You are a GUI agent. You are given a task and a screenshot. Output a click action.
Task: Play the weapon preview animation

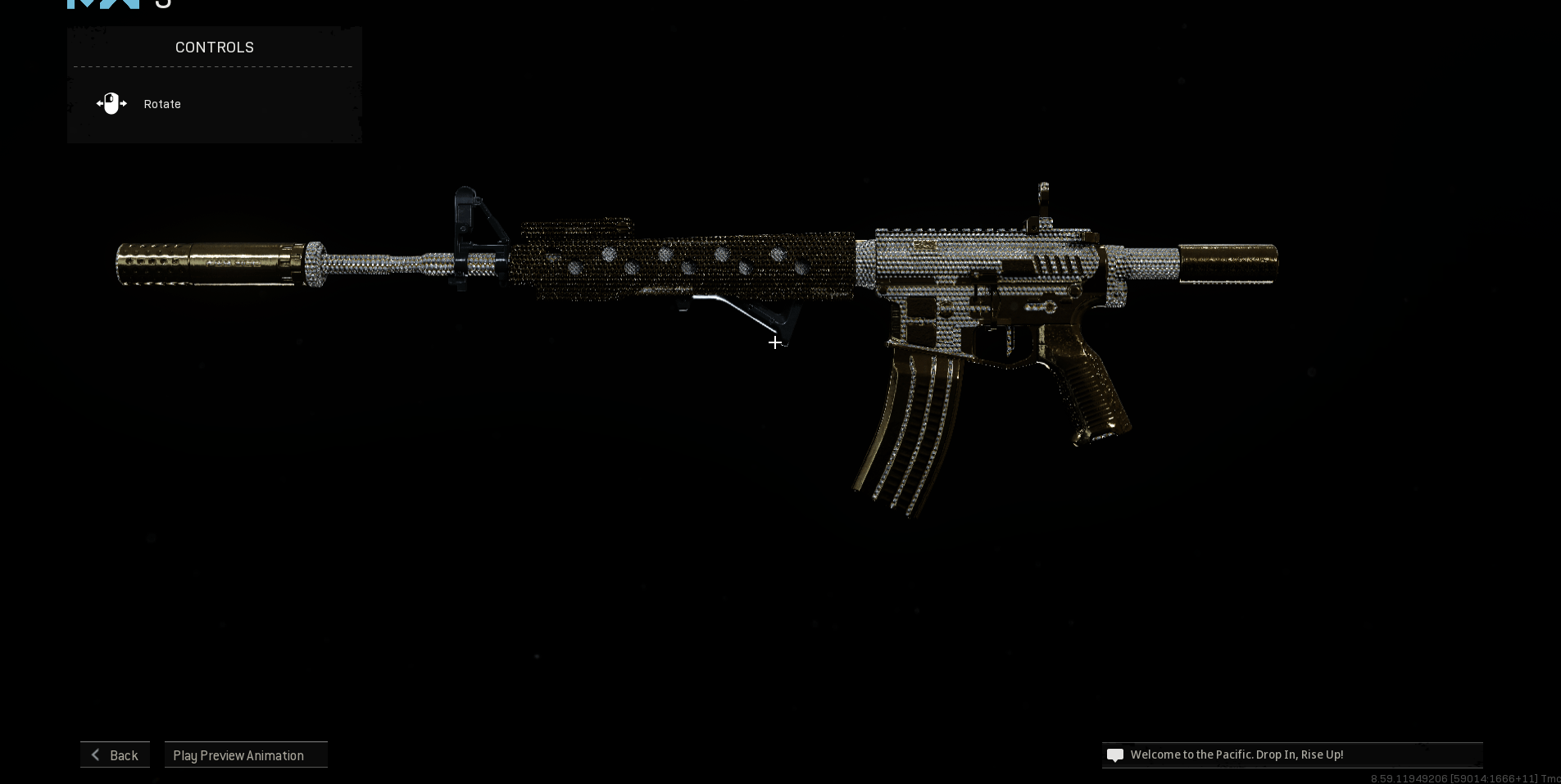click(x=246, y=755)
